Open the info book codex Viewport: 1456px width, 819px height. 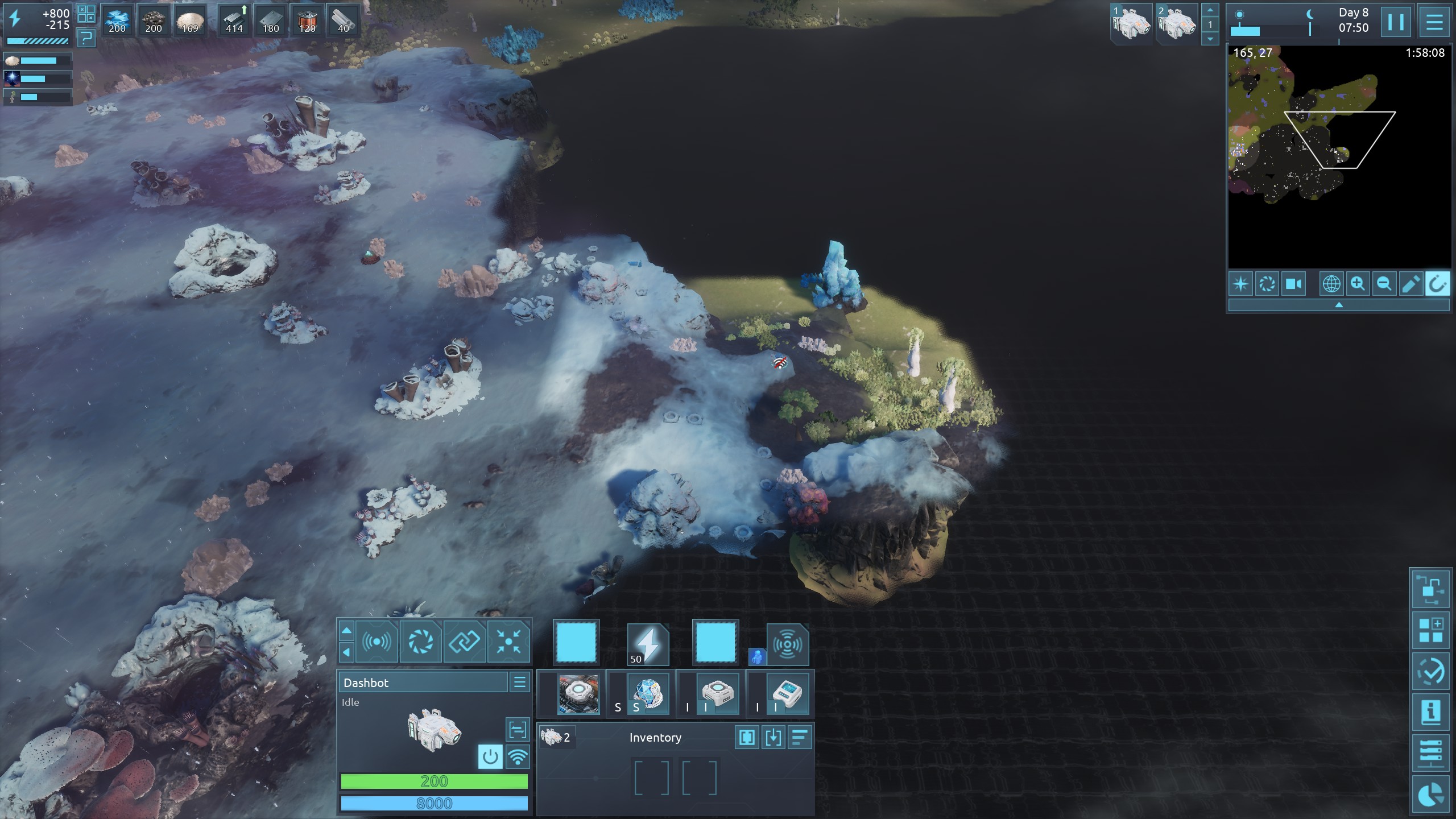1430,712
